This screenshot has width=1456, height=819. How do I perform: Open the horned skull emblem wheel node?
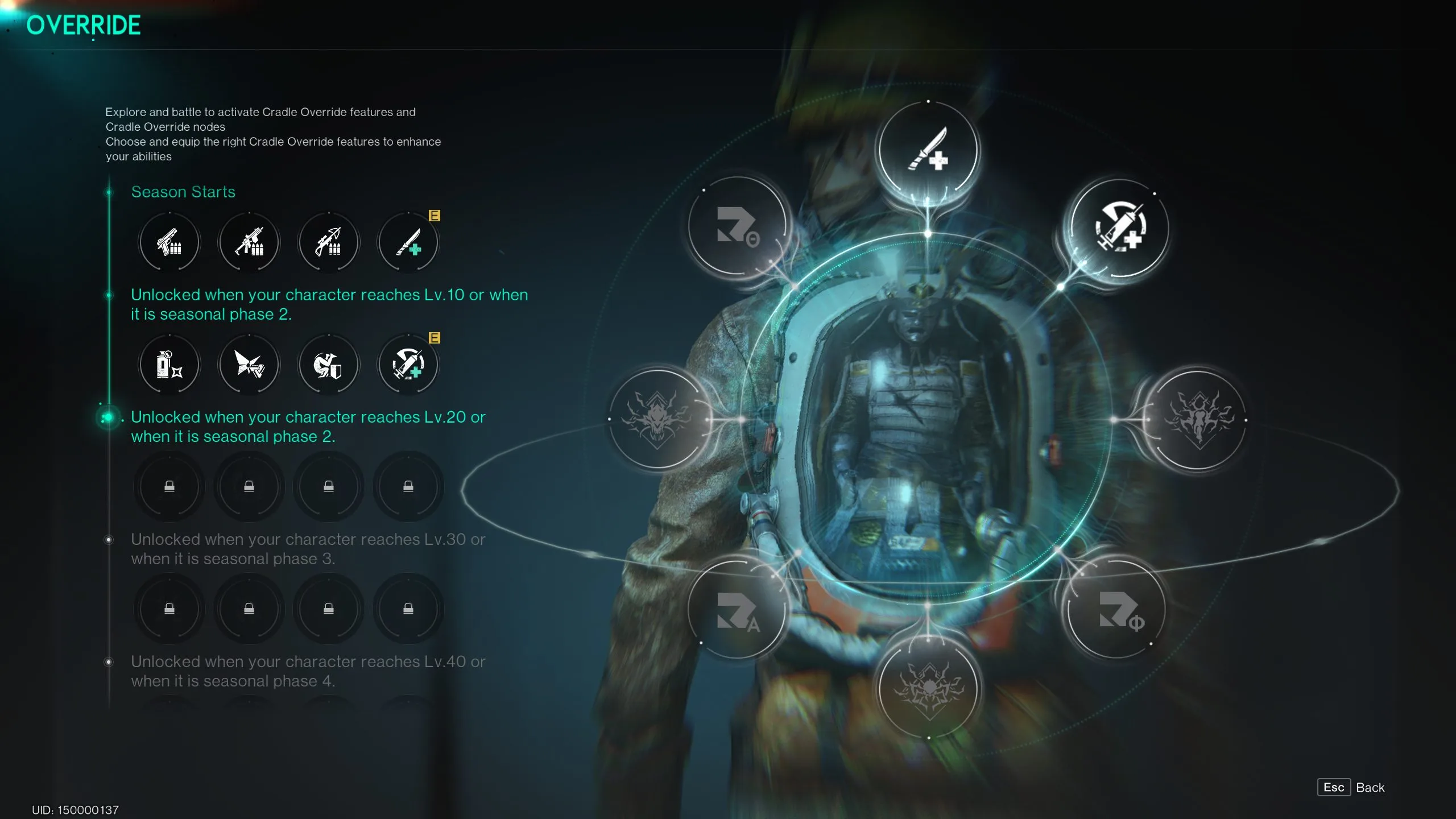(x=658, y=419)
